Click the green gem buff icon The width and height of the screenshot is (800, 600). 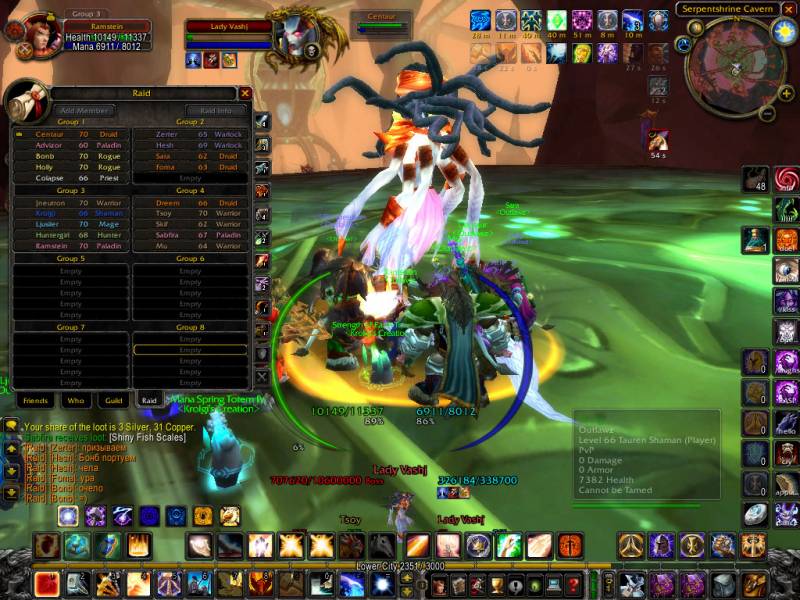[557, 20]
